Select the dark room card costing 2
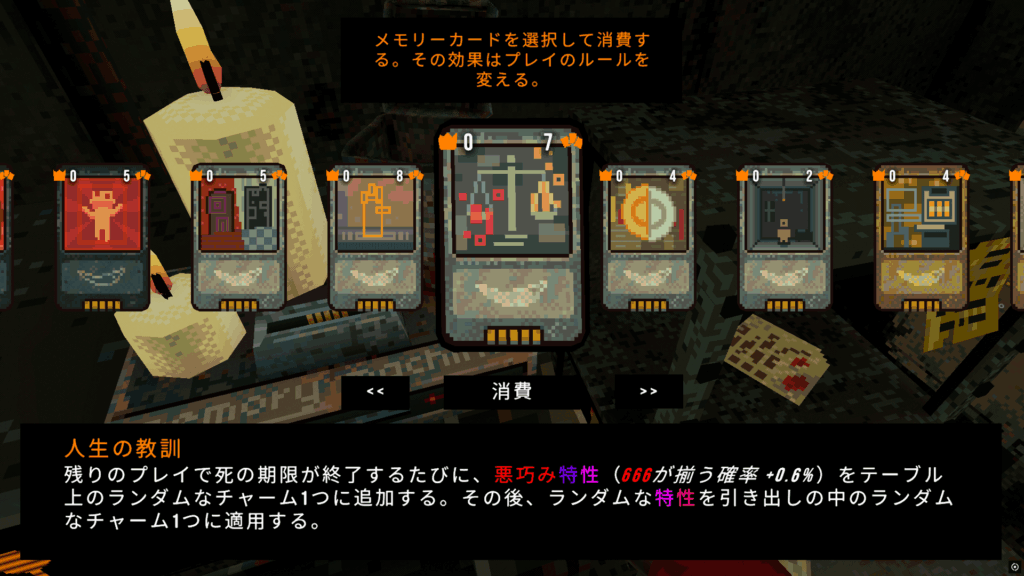Image resolution: width=1024 pixels, height=576 pixels. coord(784,236)
